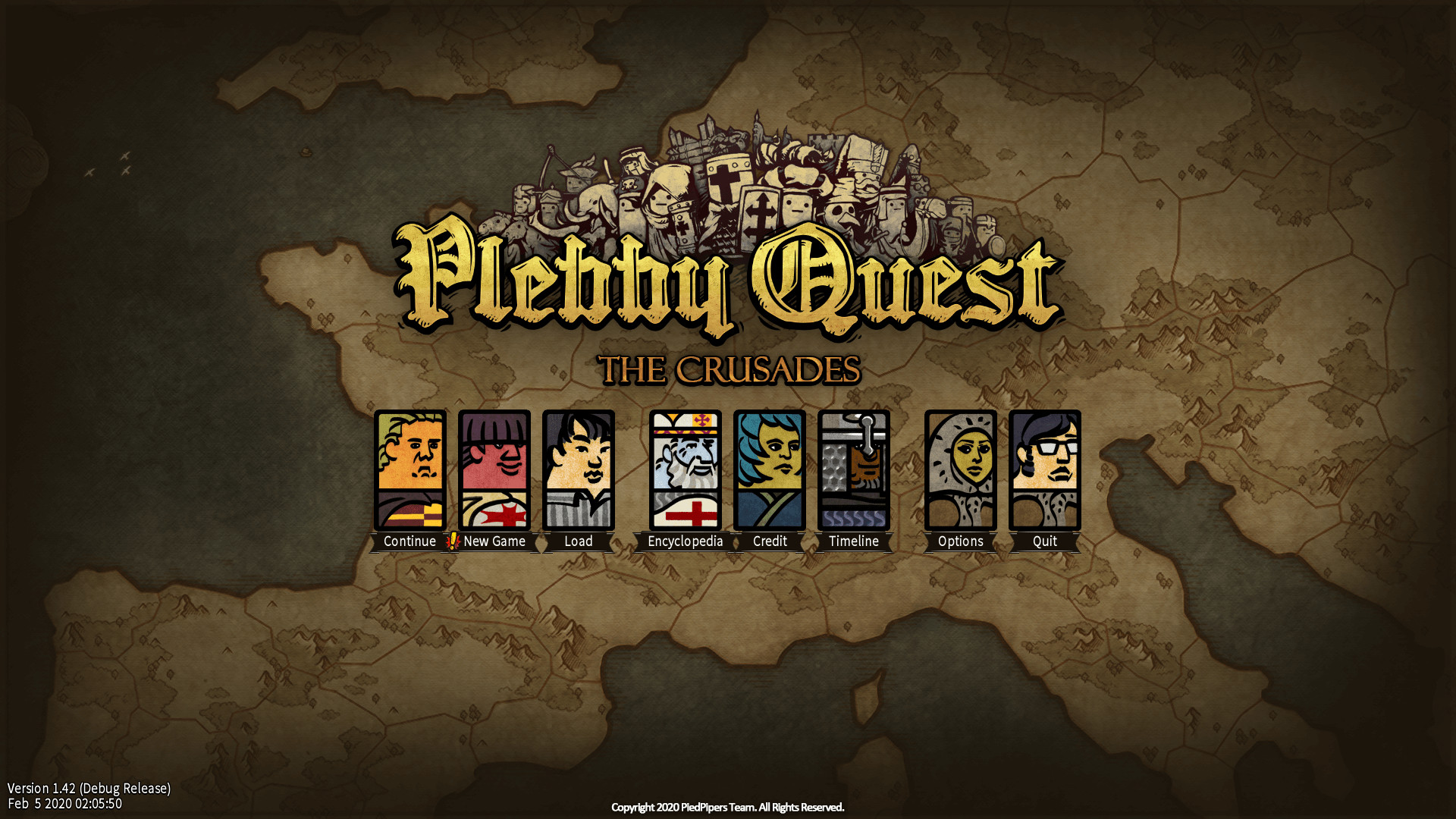The image size is (1456, 819).
Task: Click the PiedPipers copyright notice
Action: click(x=728, y=808)
